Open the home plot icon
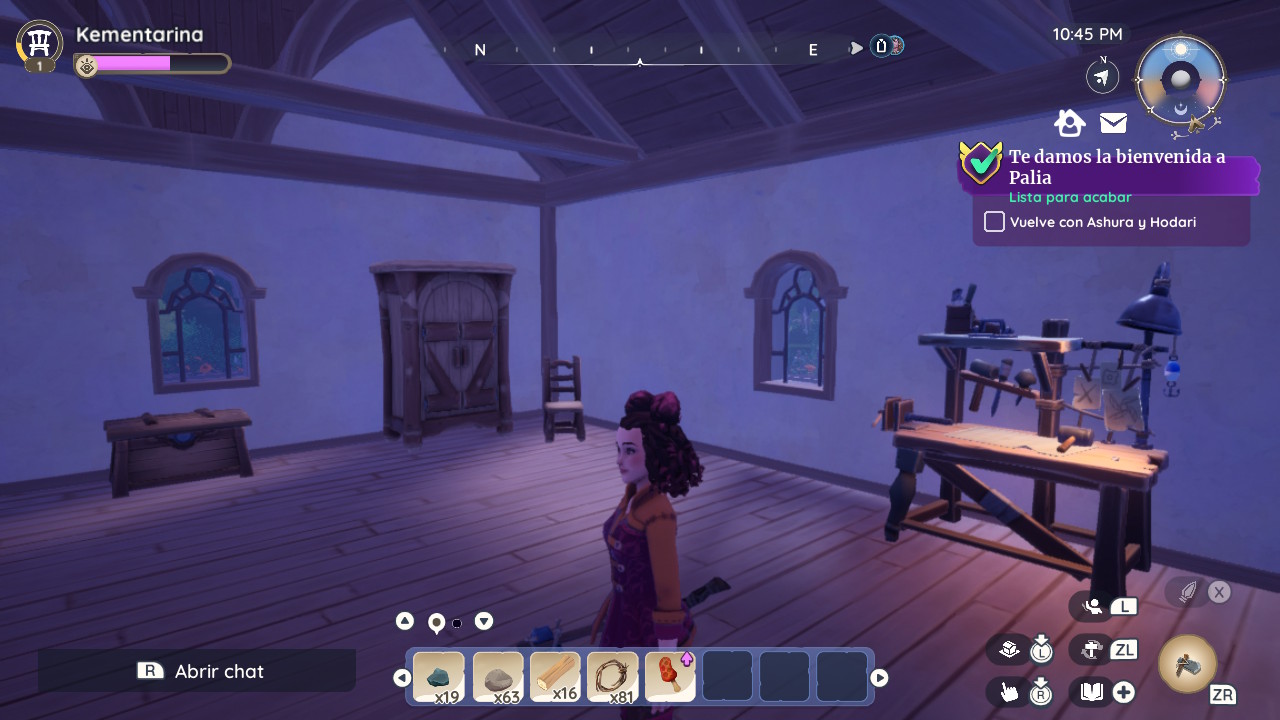Viewport: 1280px width, 720px height. [1069, 123]
